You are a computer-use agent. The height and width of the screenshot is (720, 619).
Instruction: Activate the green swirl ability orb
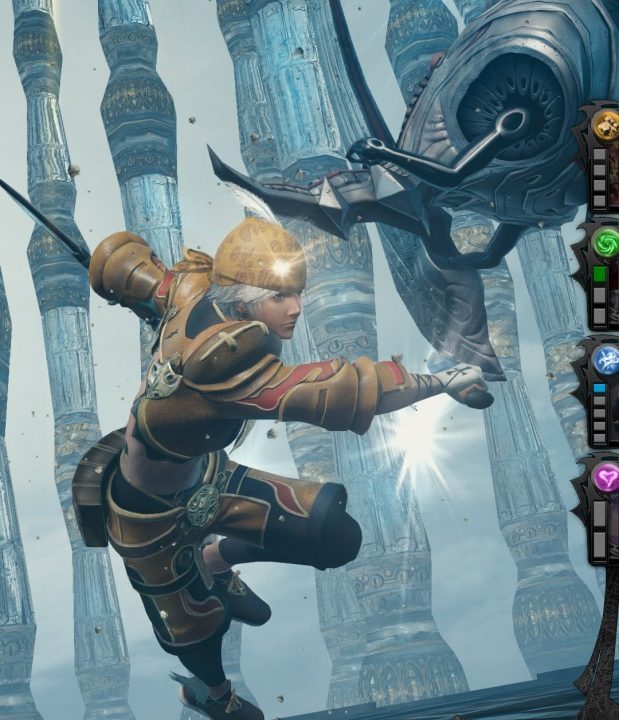pyautogui.click(x=606, y=243)
